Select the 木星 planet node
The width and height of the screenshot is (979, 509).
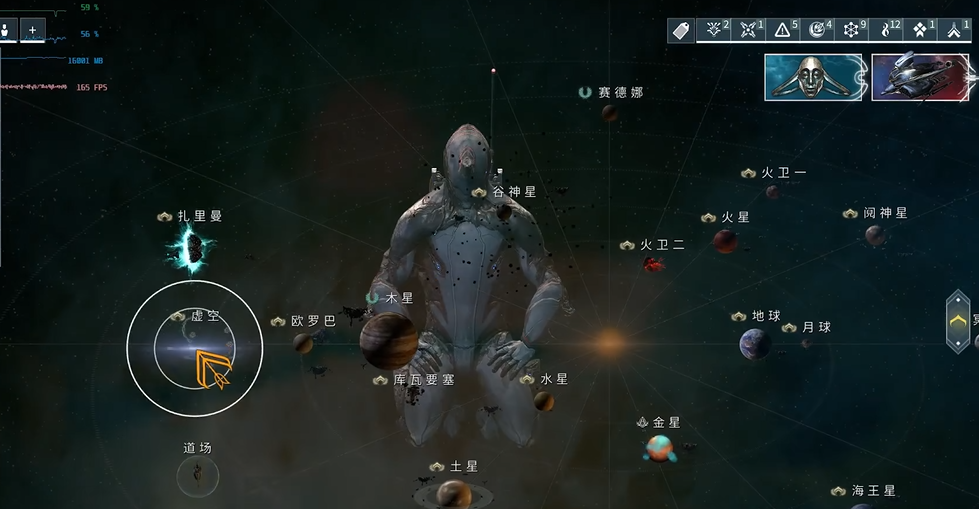click(x=389, y=339)
